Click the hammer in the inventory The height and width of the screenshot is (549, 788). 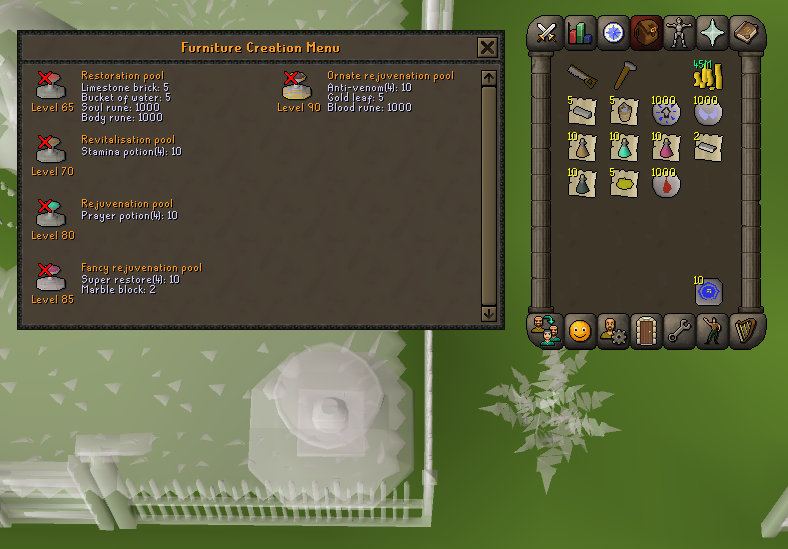(624, 77)
